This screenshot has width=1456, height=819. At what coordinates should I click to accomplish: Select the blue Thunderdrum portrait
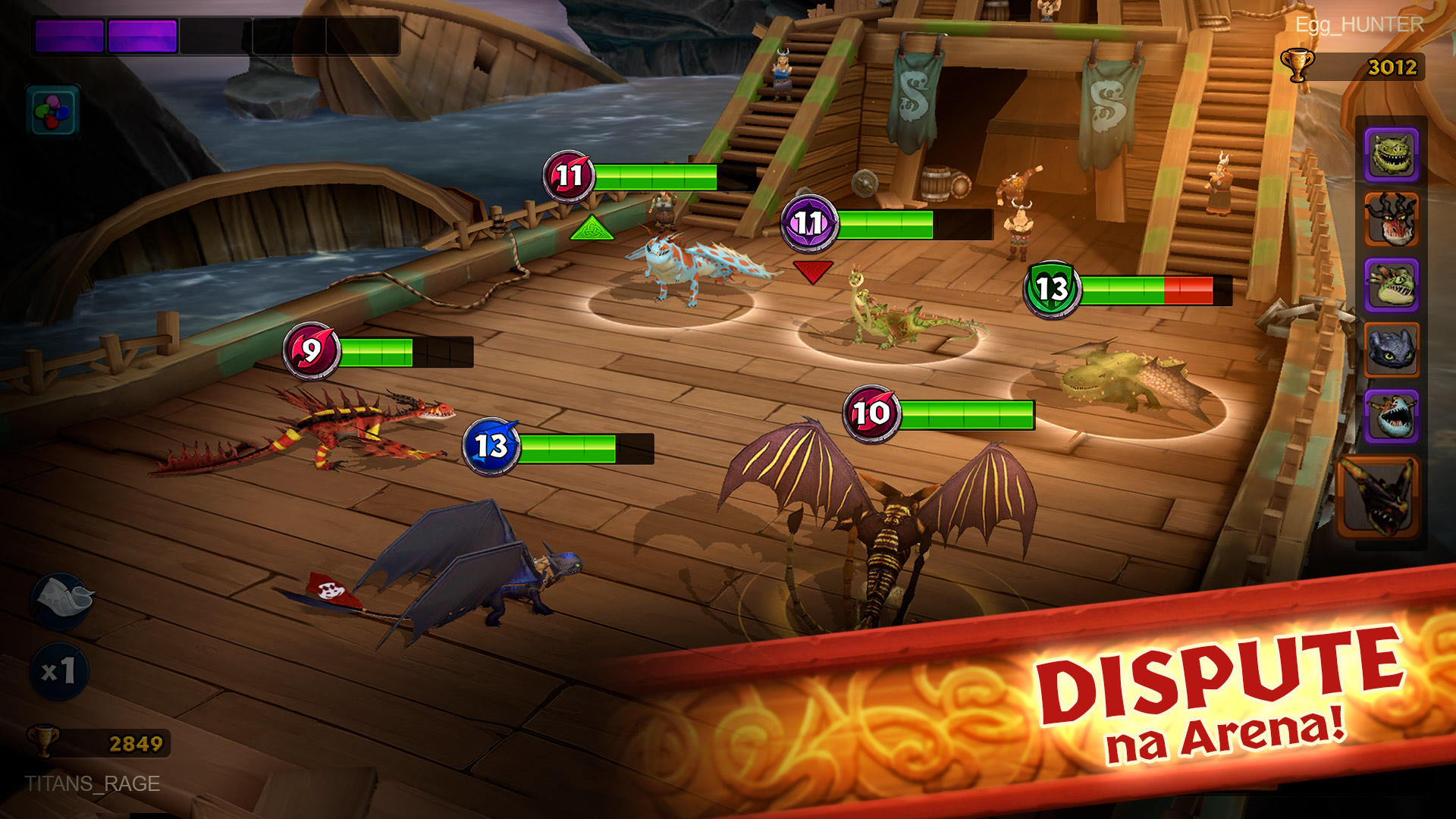coord(1392,413)
